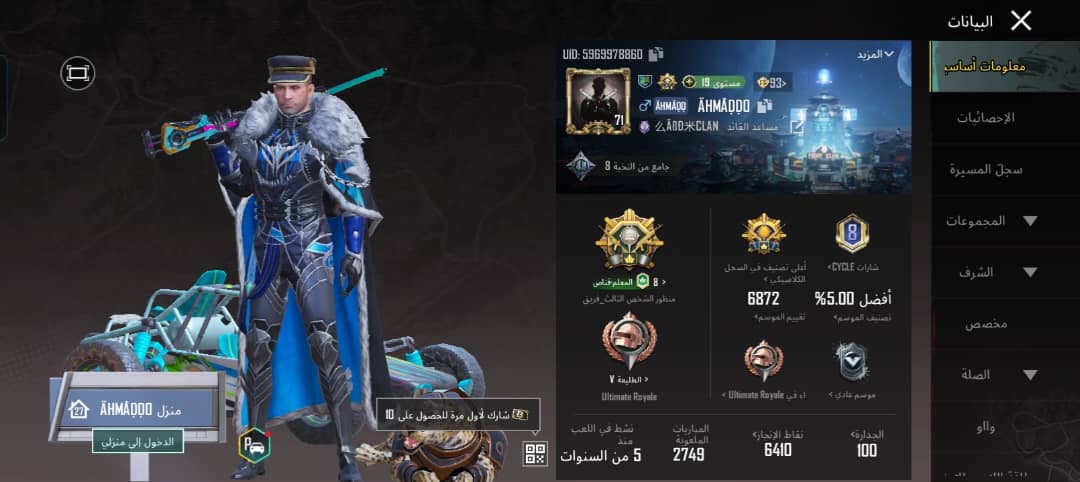This screenshot has width=1080, height=482.
Task: Open the مخصص custom tab
Action: click(986, 325)
